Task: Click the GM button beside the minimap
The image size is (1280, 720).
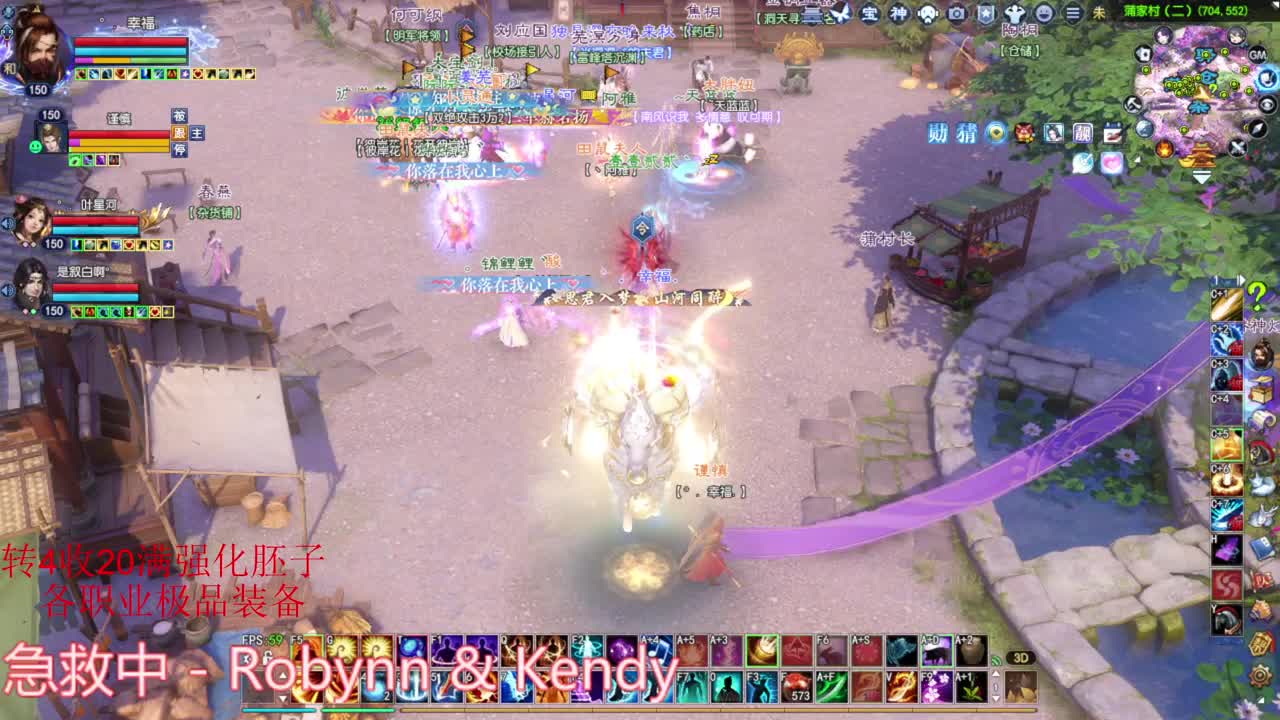Action: coord(1256,55)
